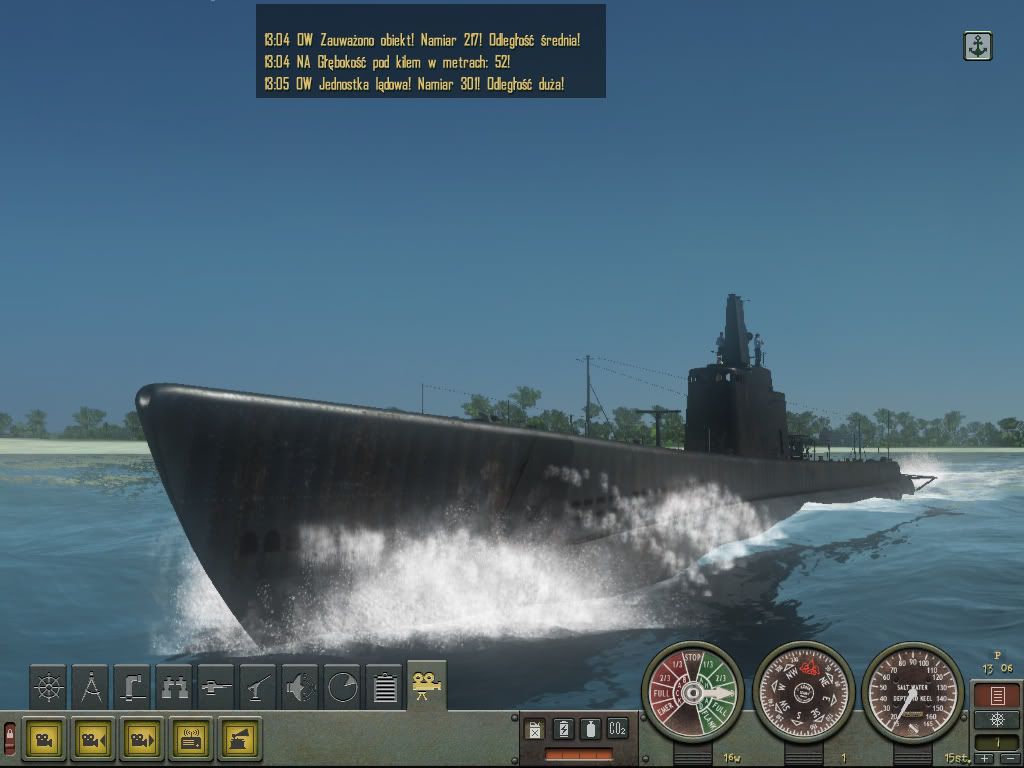Open the deck gun tab

[258, 686]
